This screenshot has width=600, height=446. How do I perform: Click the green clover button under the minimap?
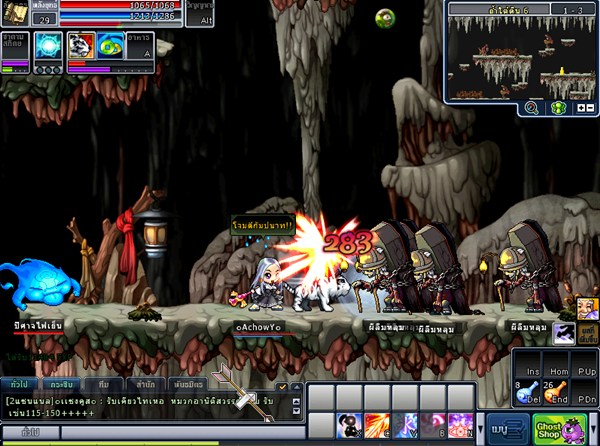click(559, 107)
